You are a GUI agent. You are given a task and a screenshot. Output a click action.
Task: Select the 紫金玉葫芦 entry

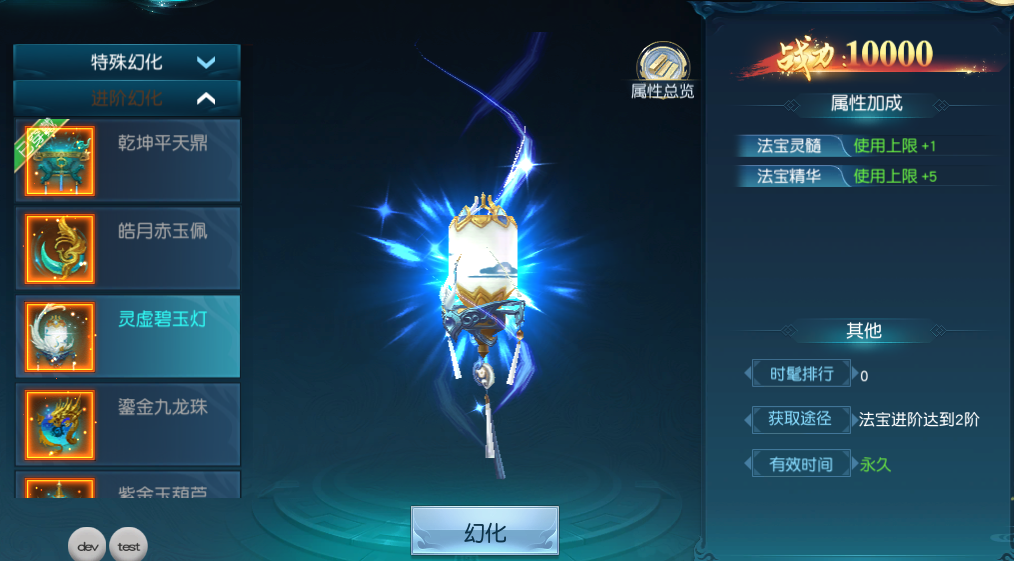pos(127,486)
